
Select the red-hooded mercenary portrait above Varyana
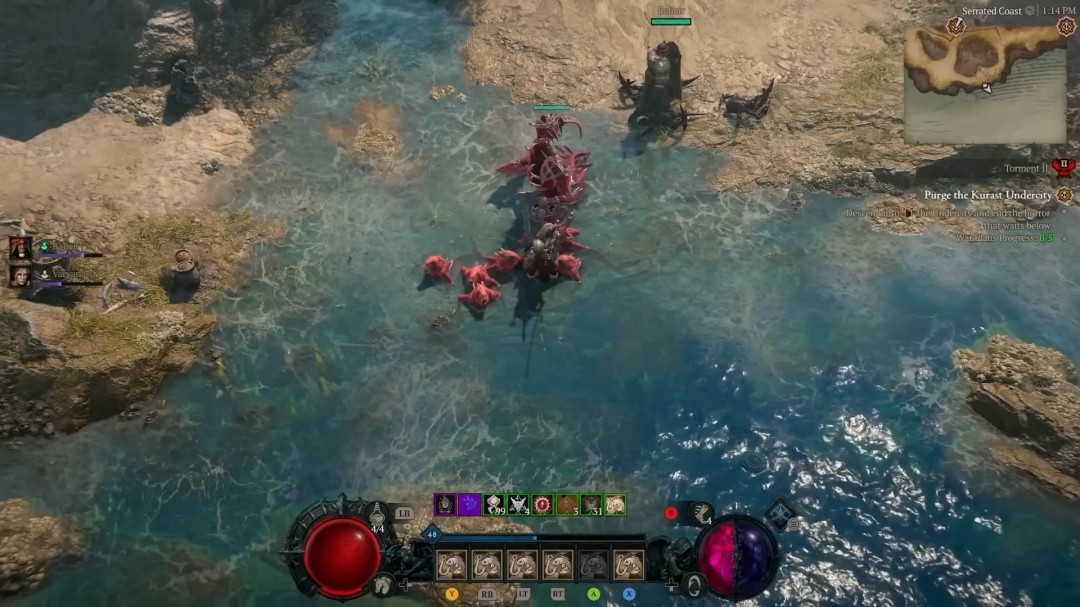20,247
